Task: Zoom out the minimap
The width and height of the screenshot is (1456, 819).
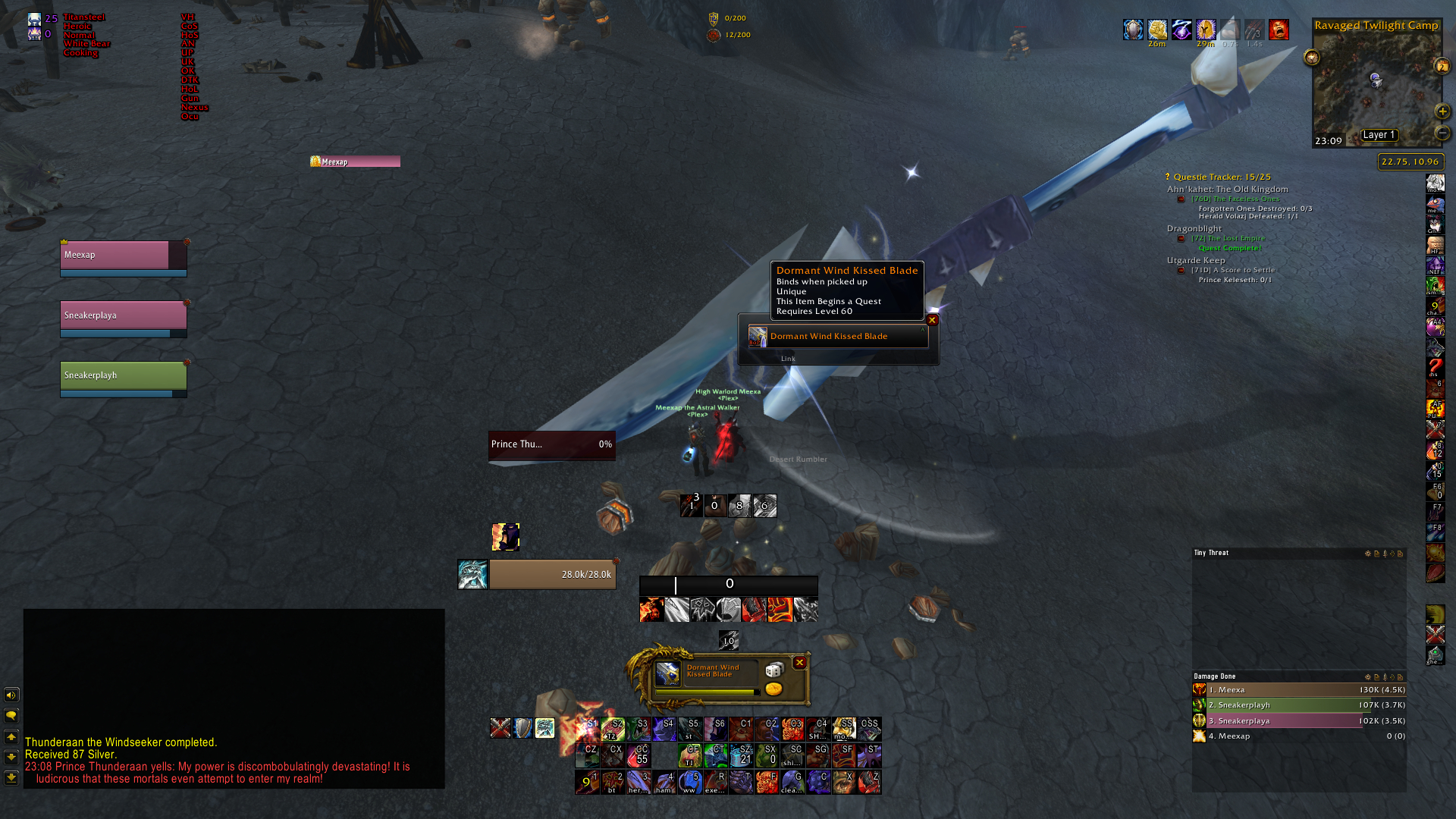Action: pos(1442,133)
